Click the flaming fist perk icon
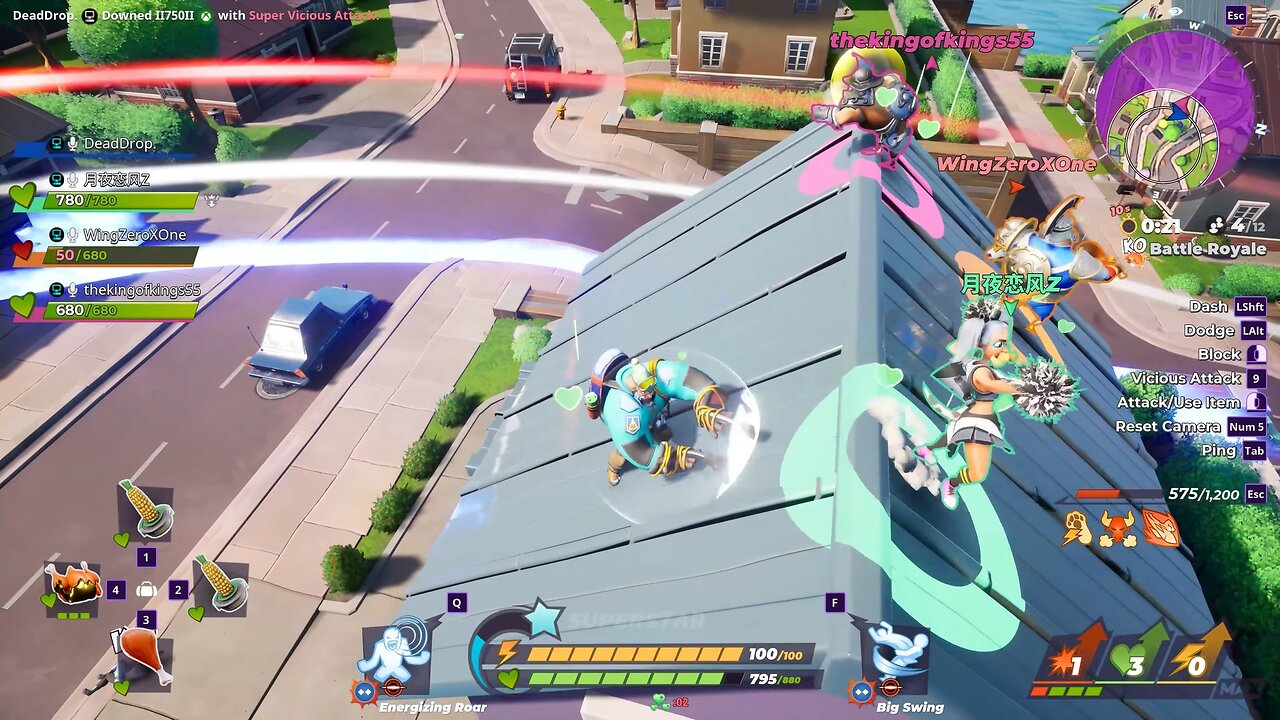 tap(1160, 527)
